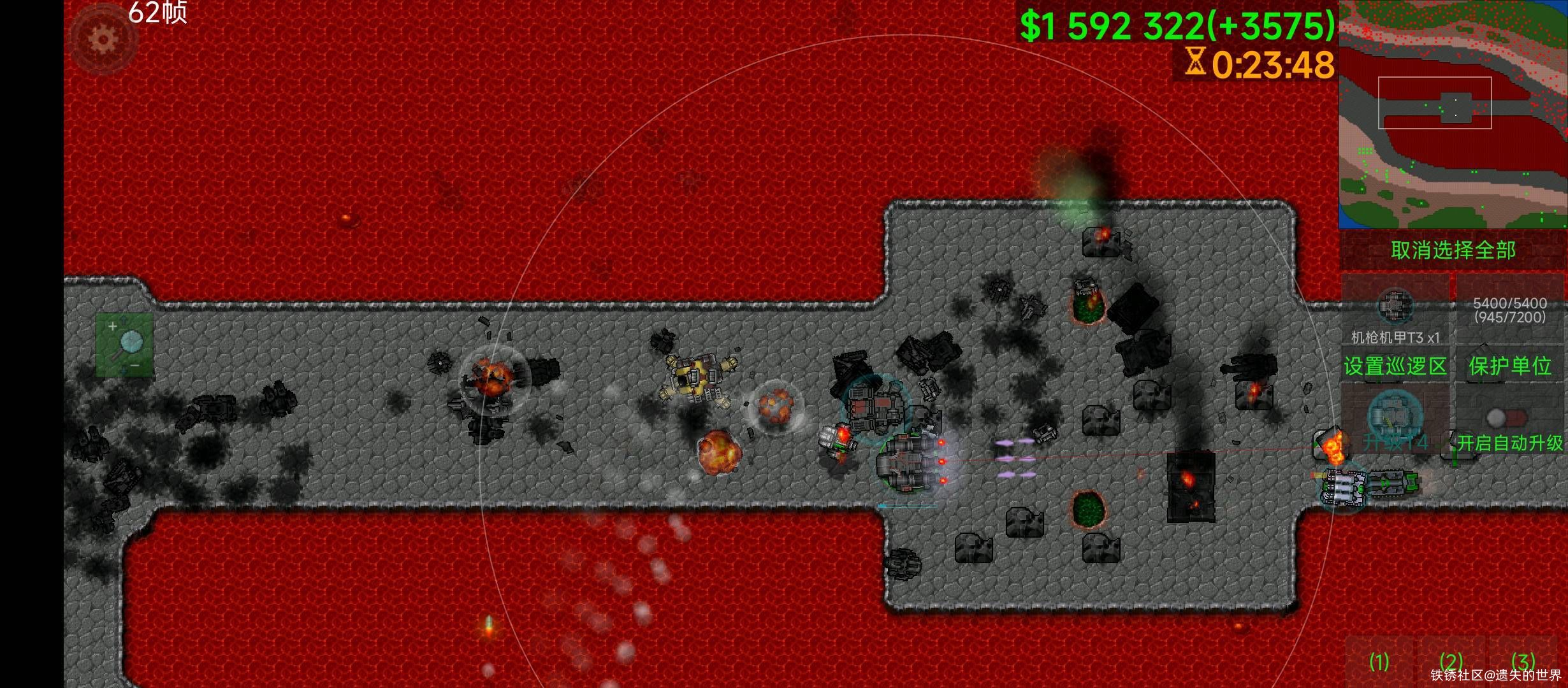This screenshot has height=688, width=1568.
Task: Choose the 保护单位 guard command
Action: 1509,366
